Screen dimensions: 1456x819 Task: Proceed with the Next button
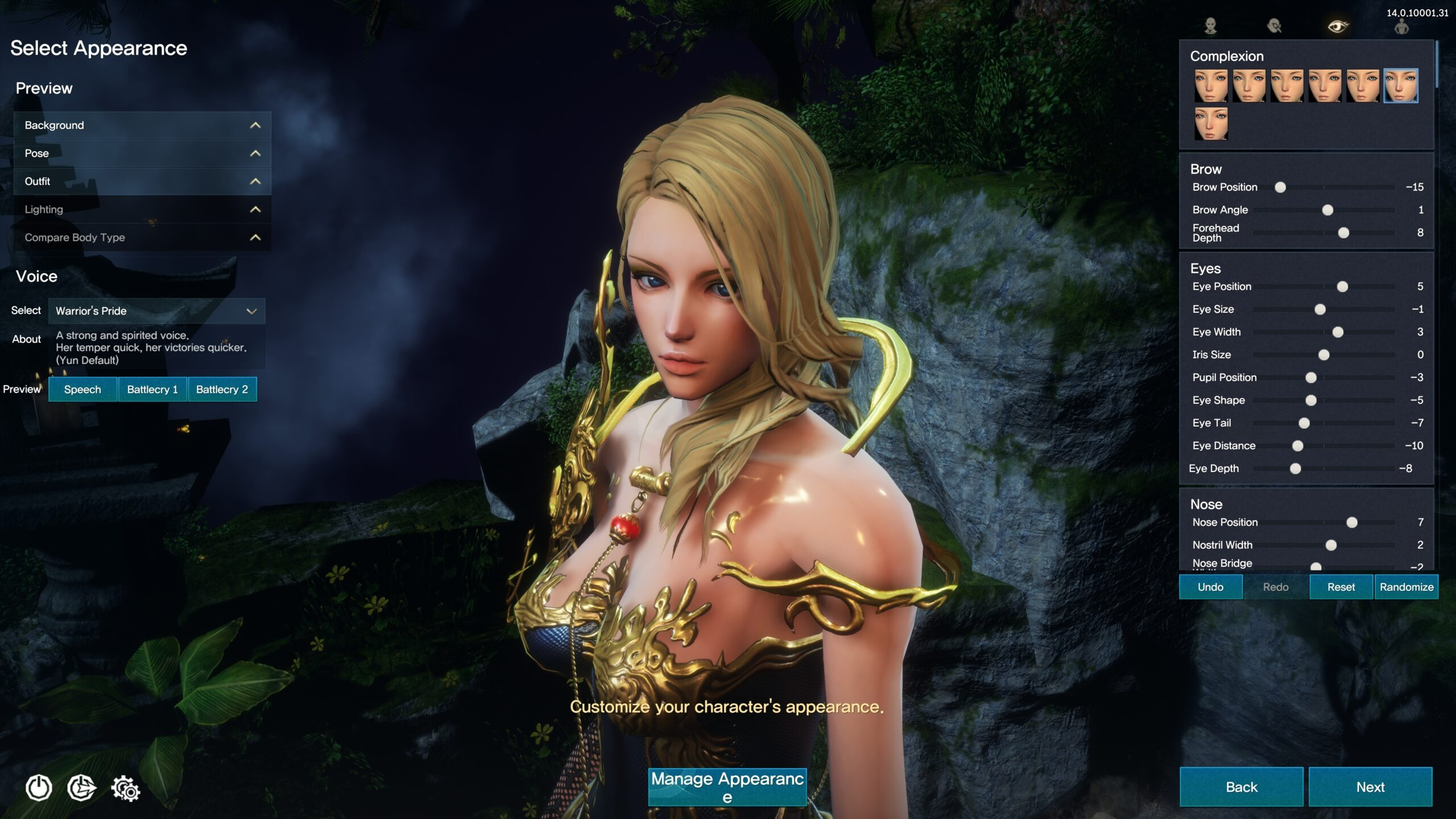pyautogui.click(x=1370, y=787)
